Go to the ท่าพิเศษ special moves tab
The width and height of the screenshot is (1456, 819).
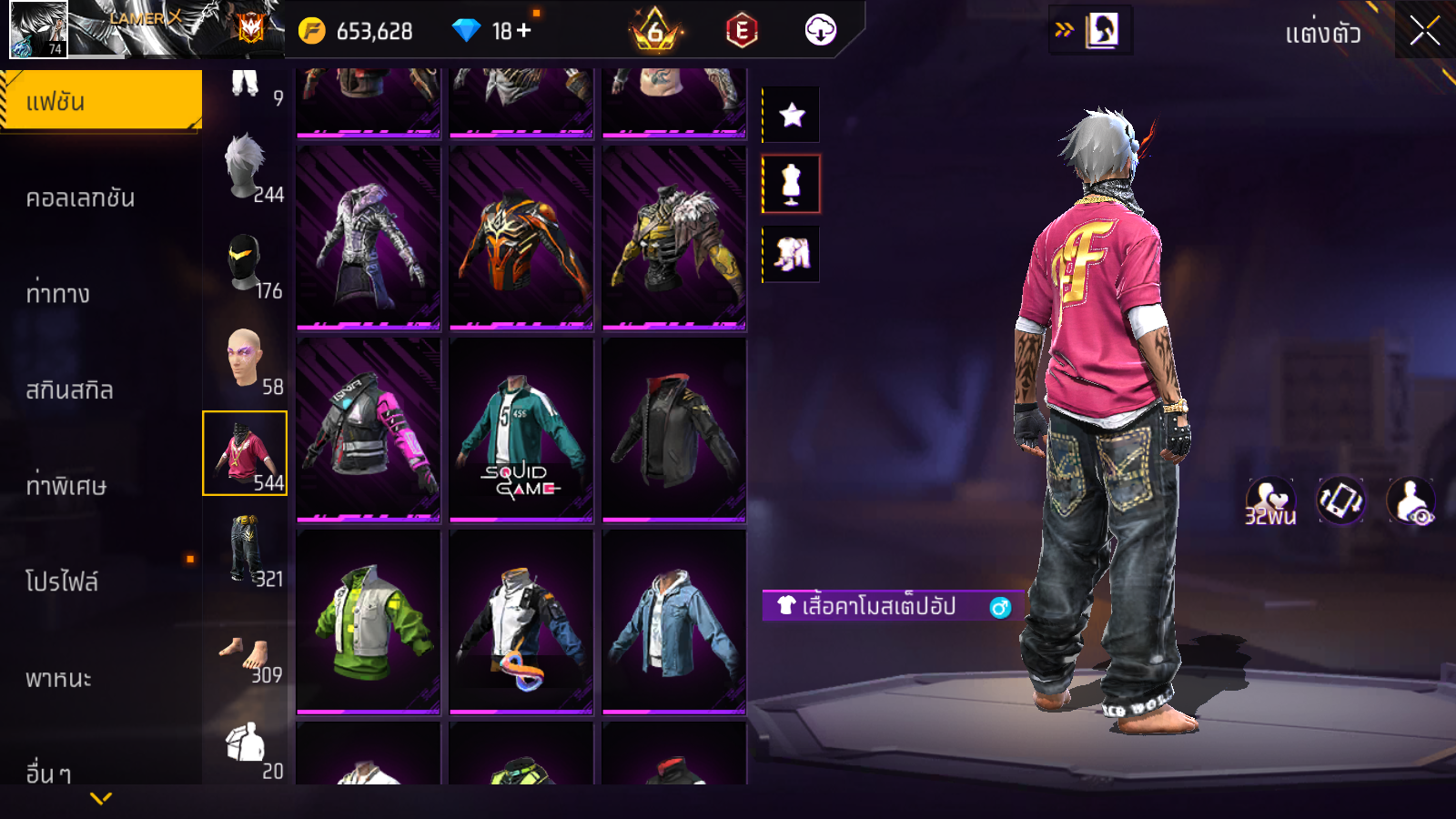click(66, 486)
